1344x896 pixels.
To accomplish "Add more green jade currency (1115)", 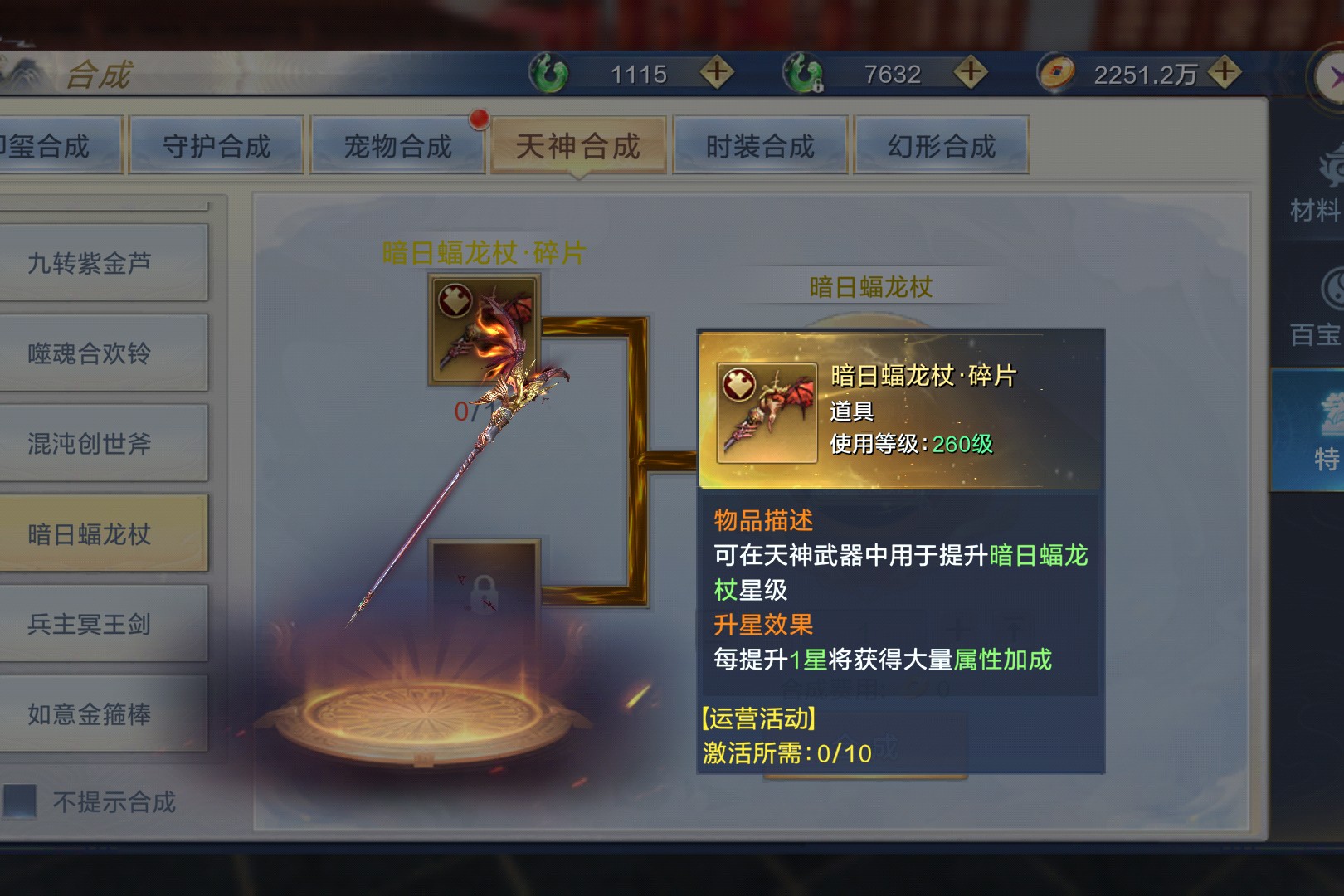I will click(x=717, y=73).
